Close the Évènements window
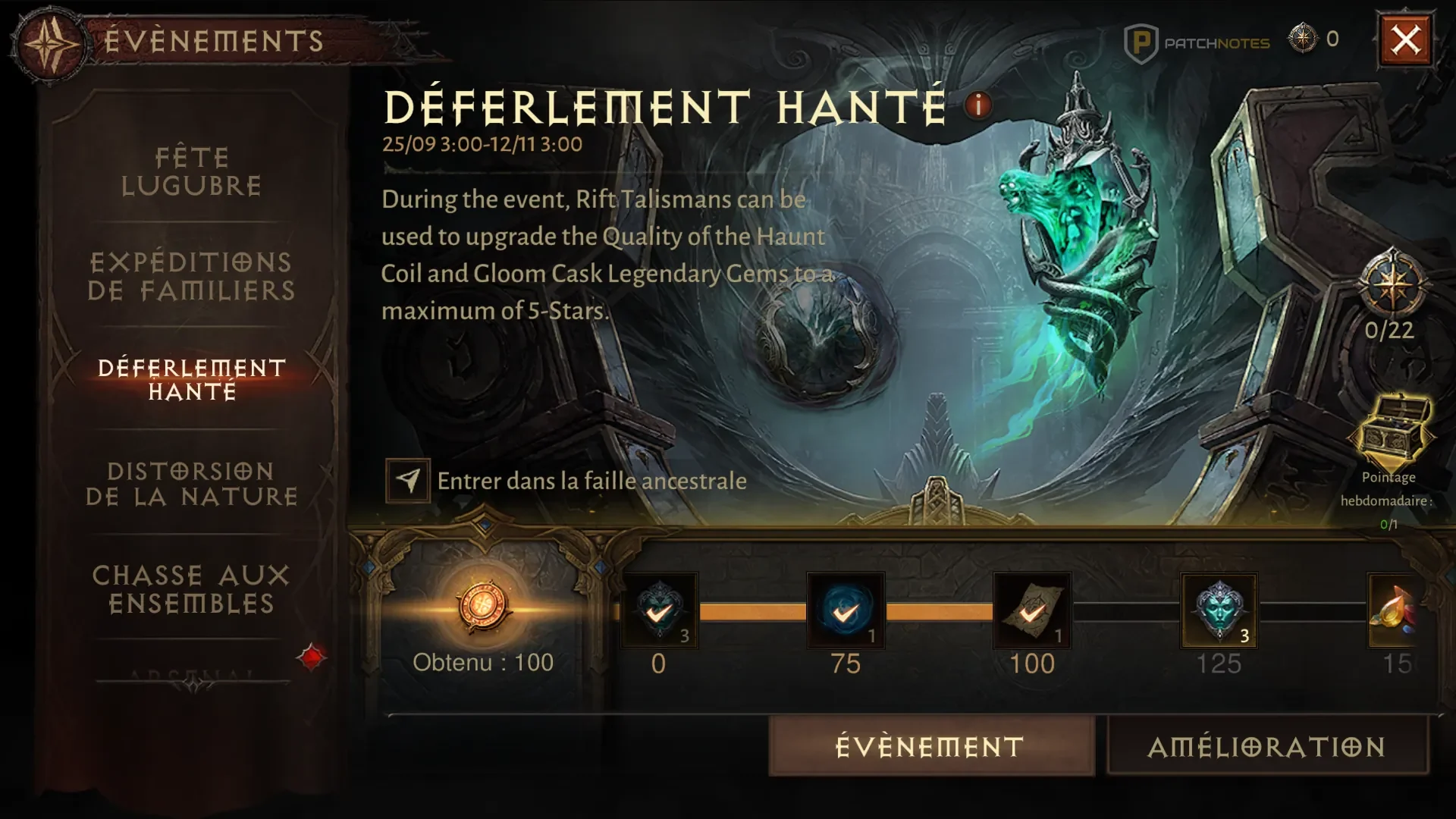Image resolution: width=1456 pixels, height=819 pixels. pyautogui.click(x=1405, y=39)
